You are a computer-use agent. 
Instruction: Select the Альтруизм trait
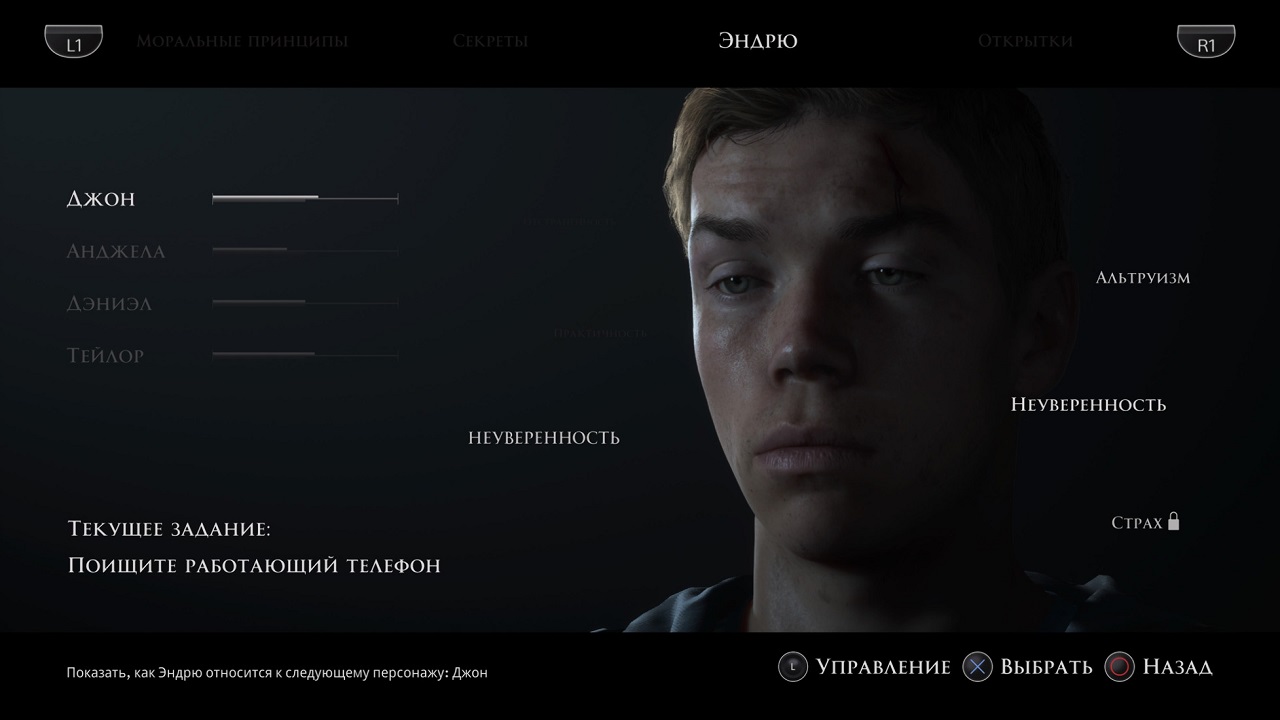[1142, 277]
